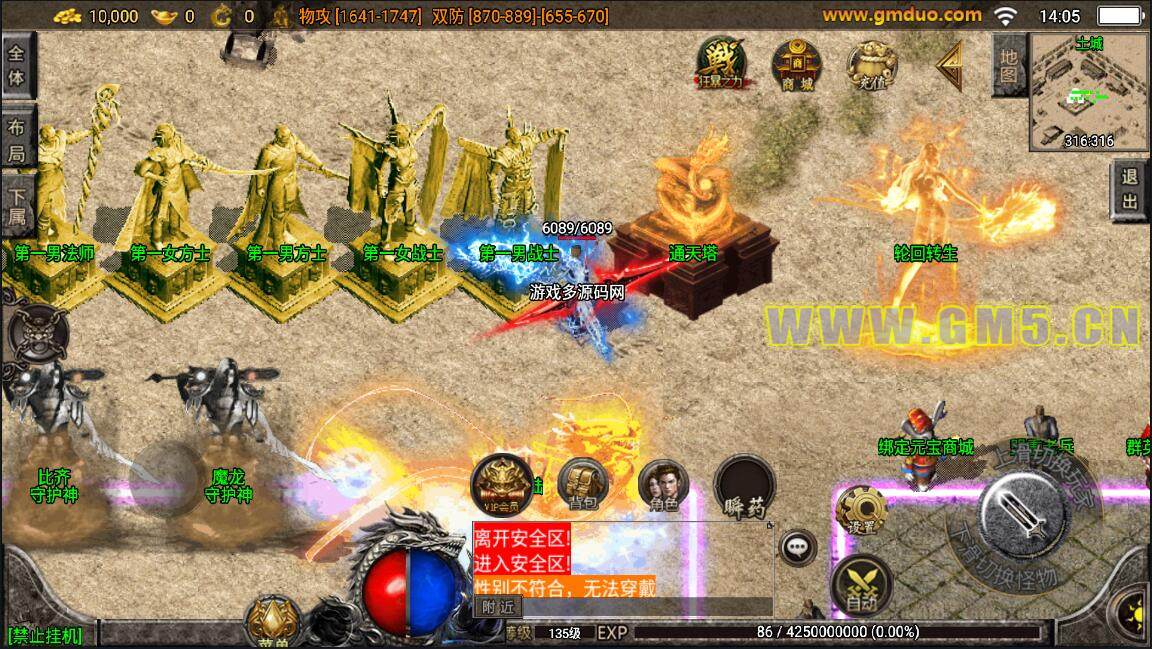Tap the 瞬药 instant potion button
1152x649 pixels.
tap(744, 485)
